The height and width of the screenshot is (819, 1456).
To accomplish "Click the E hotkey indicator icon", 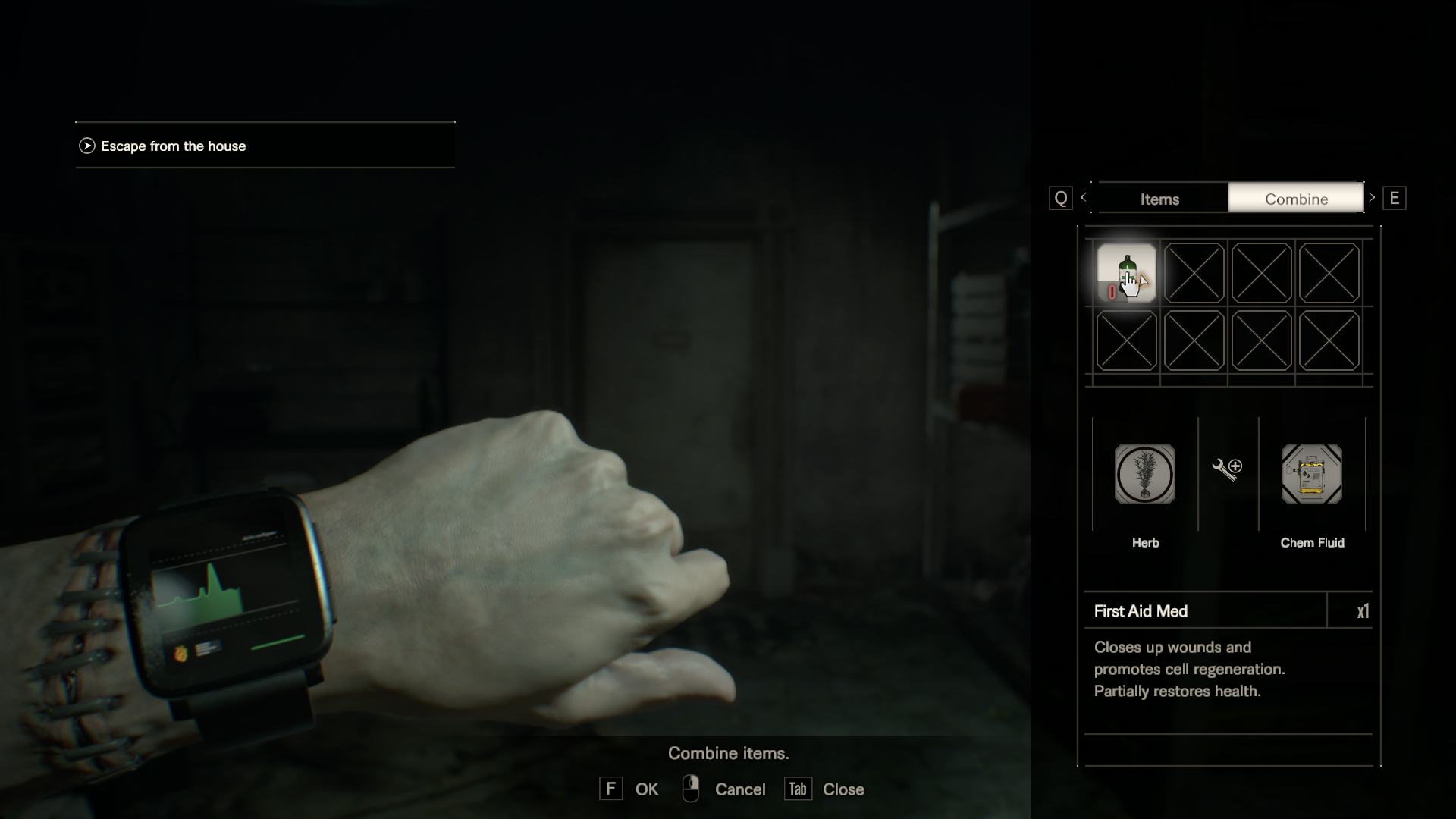I will (1396, 198).
